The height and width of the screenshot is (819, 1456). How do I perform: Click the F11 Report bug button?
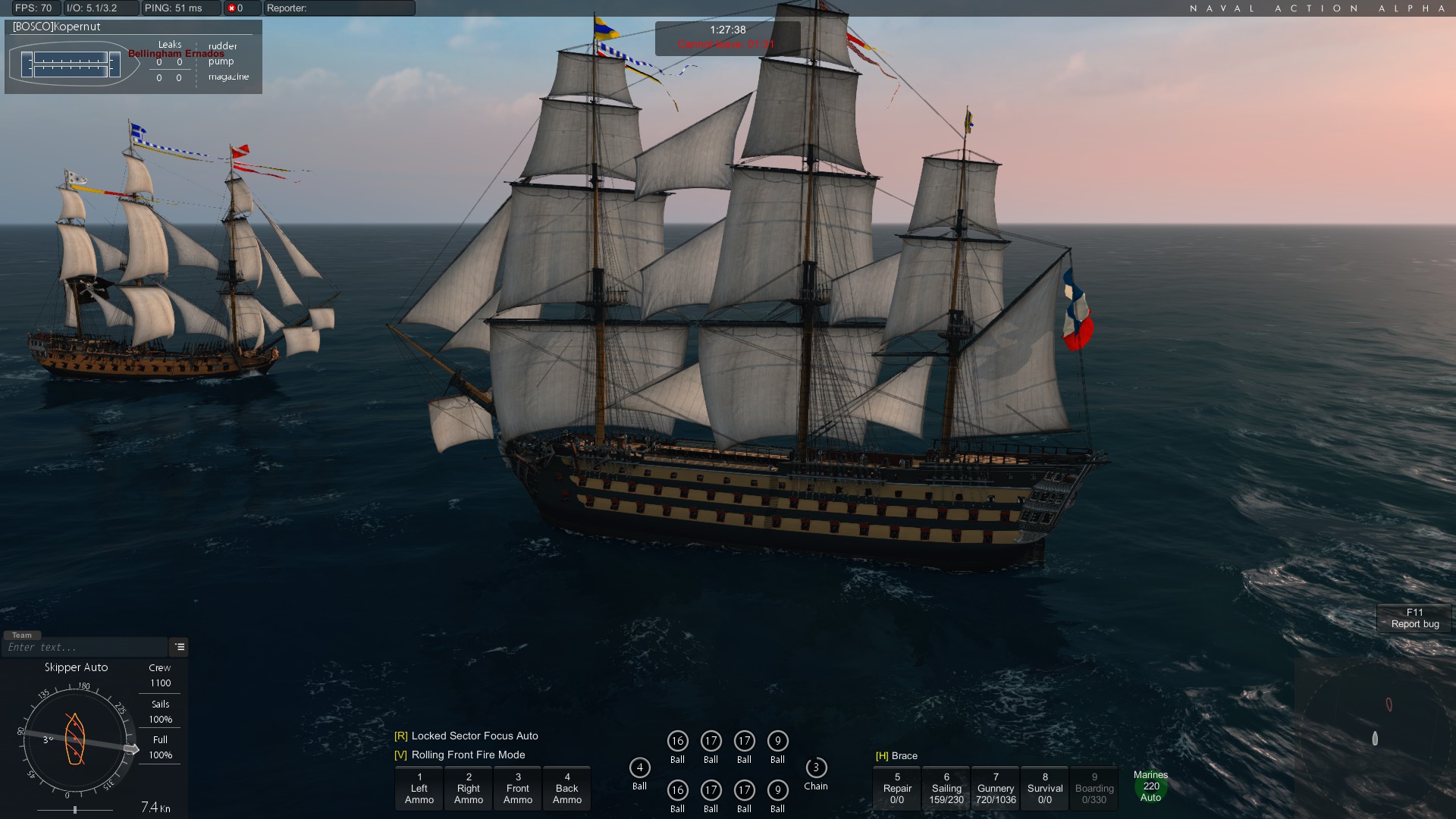click(1414, 618)
